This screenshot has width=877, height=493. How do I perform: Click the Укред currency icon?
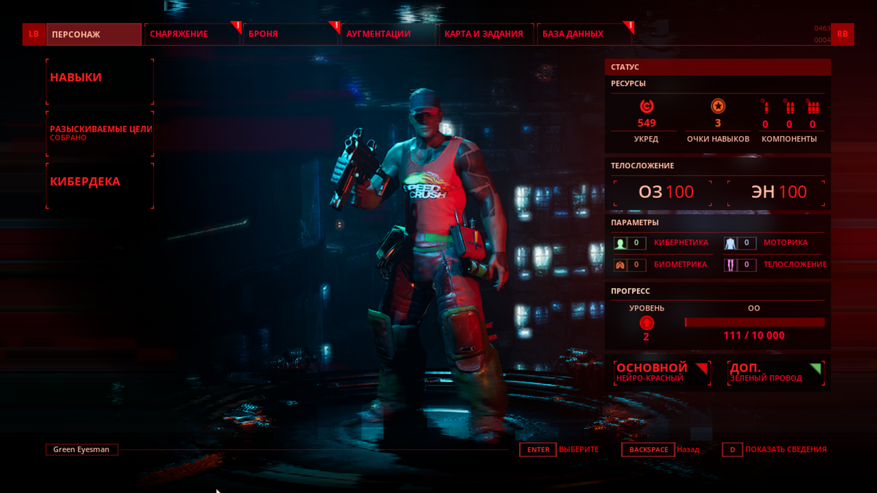pyautogui.click(x=646, y=106)
